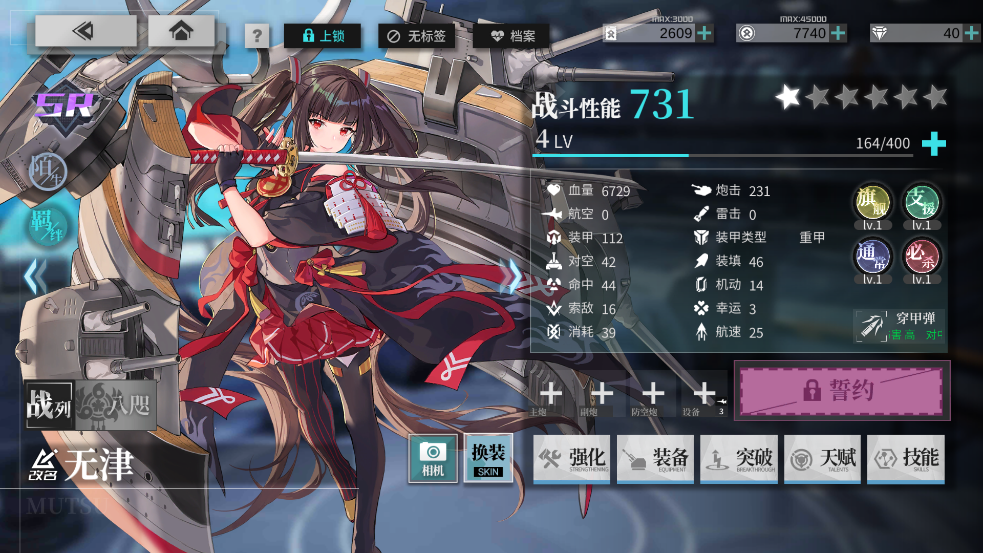The height and width of the screenshot is (553, 983).
Task: Rename the ship with the 改名 icon
Action: (42, 461)
